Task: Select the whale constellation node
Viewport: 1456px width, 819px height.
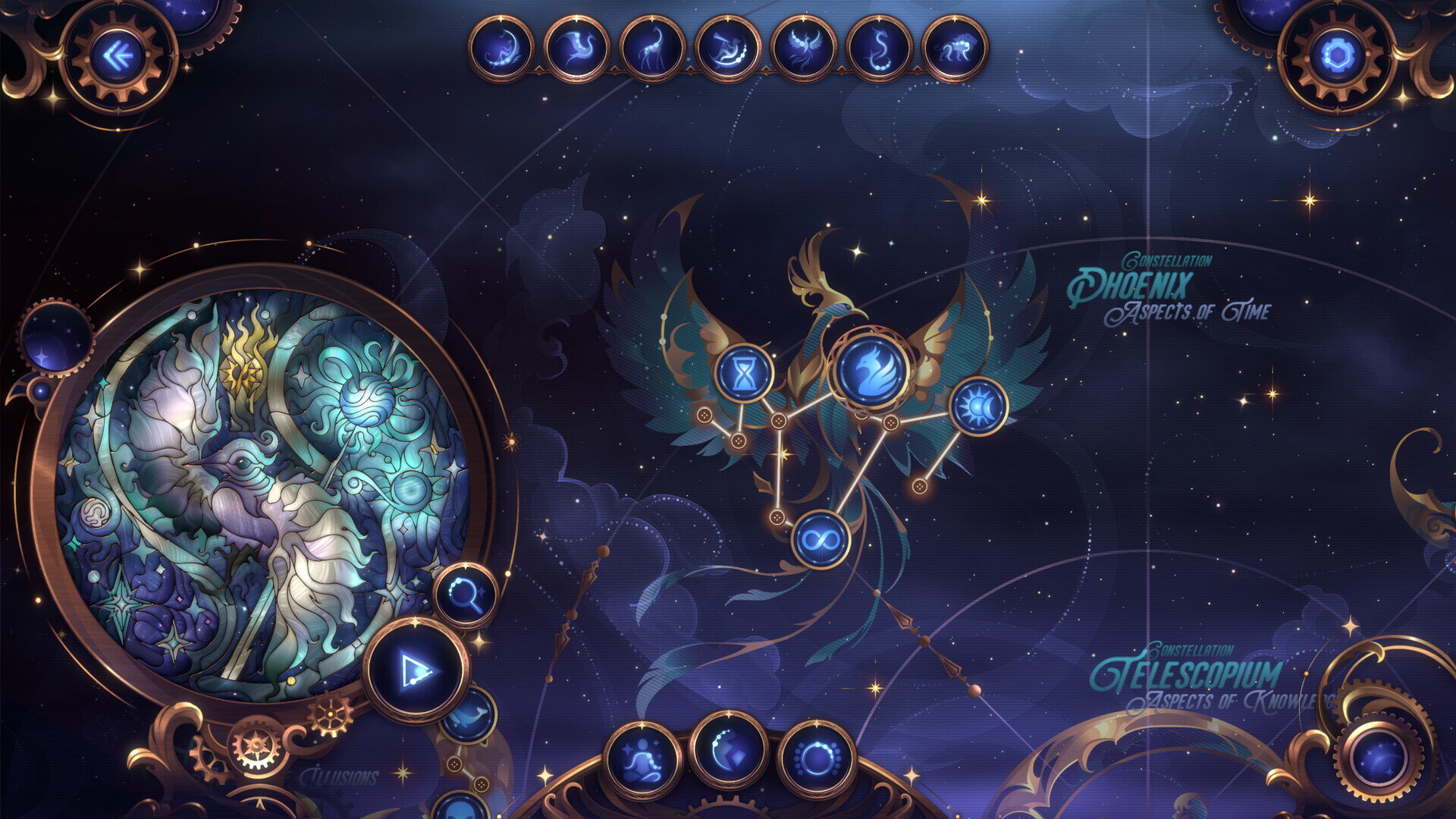Action: point(469,716)
